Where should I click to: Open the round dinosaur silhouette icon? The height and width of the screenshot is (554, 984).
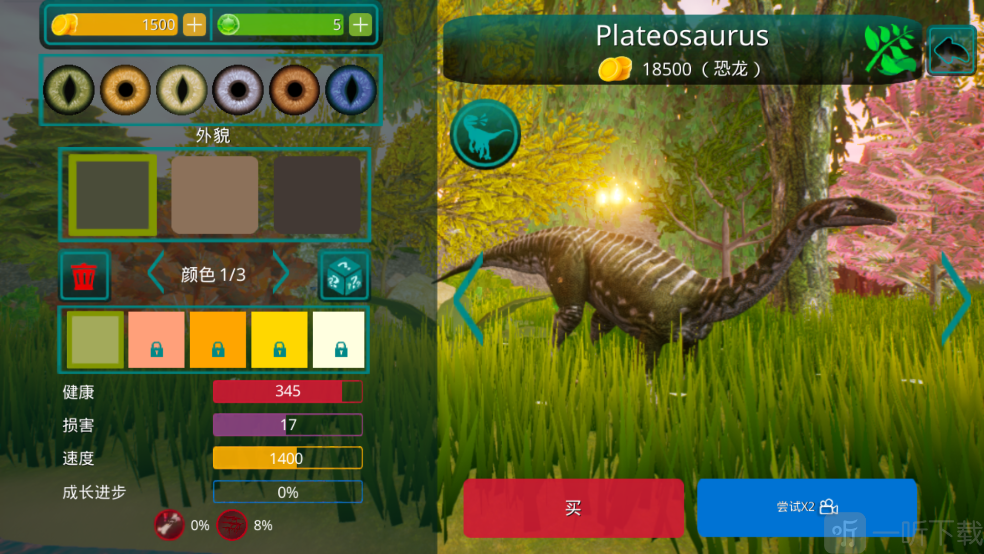coord(485,134)
